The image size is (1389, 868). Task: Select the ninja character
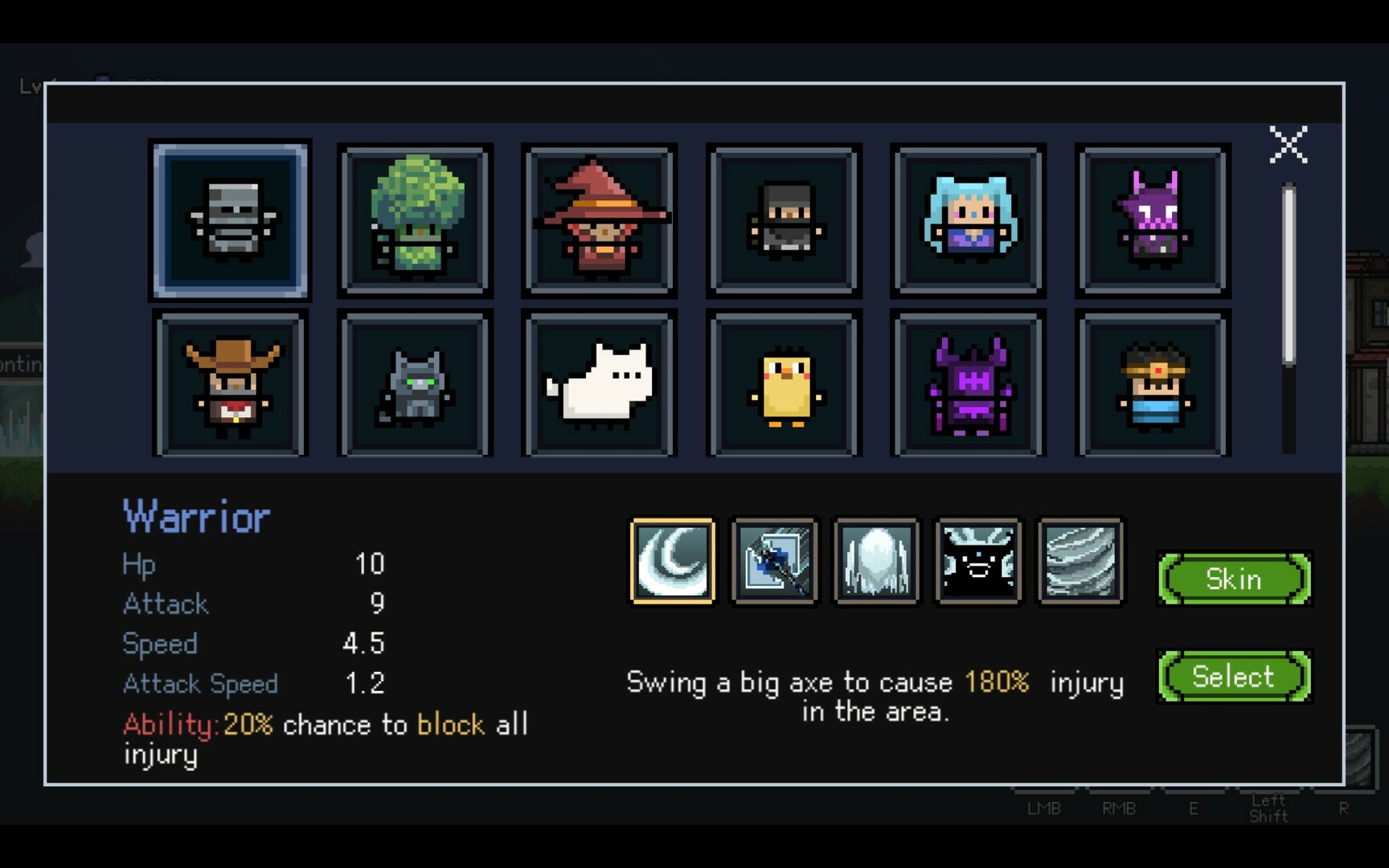784,219
